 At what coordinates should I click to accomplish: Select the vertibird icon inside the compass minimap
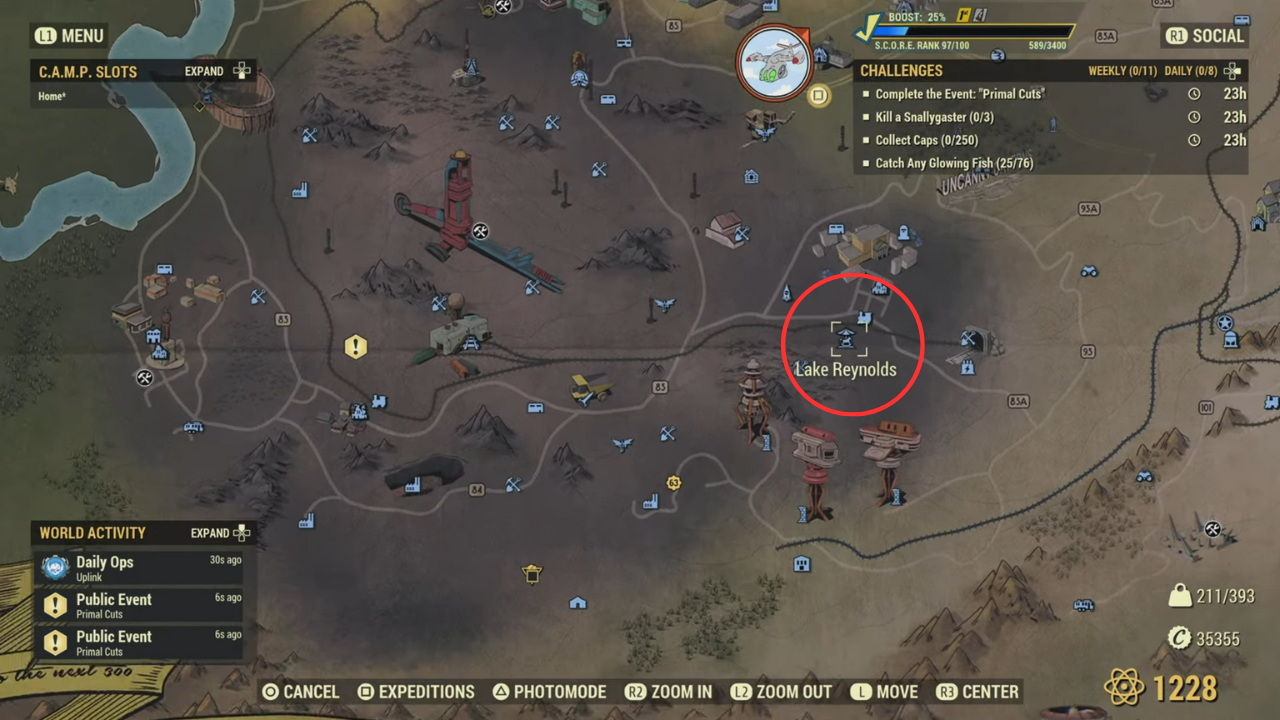click(x=775, y=62)
